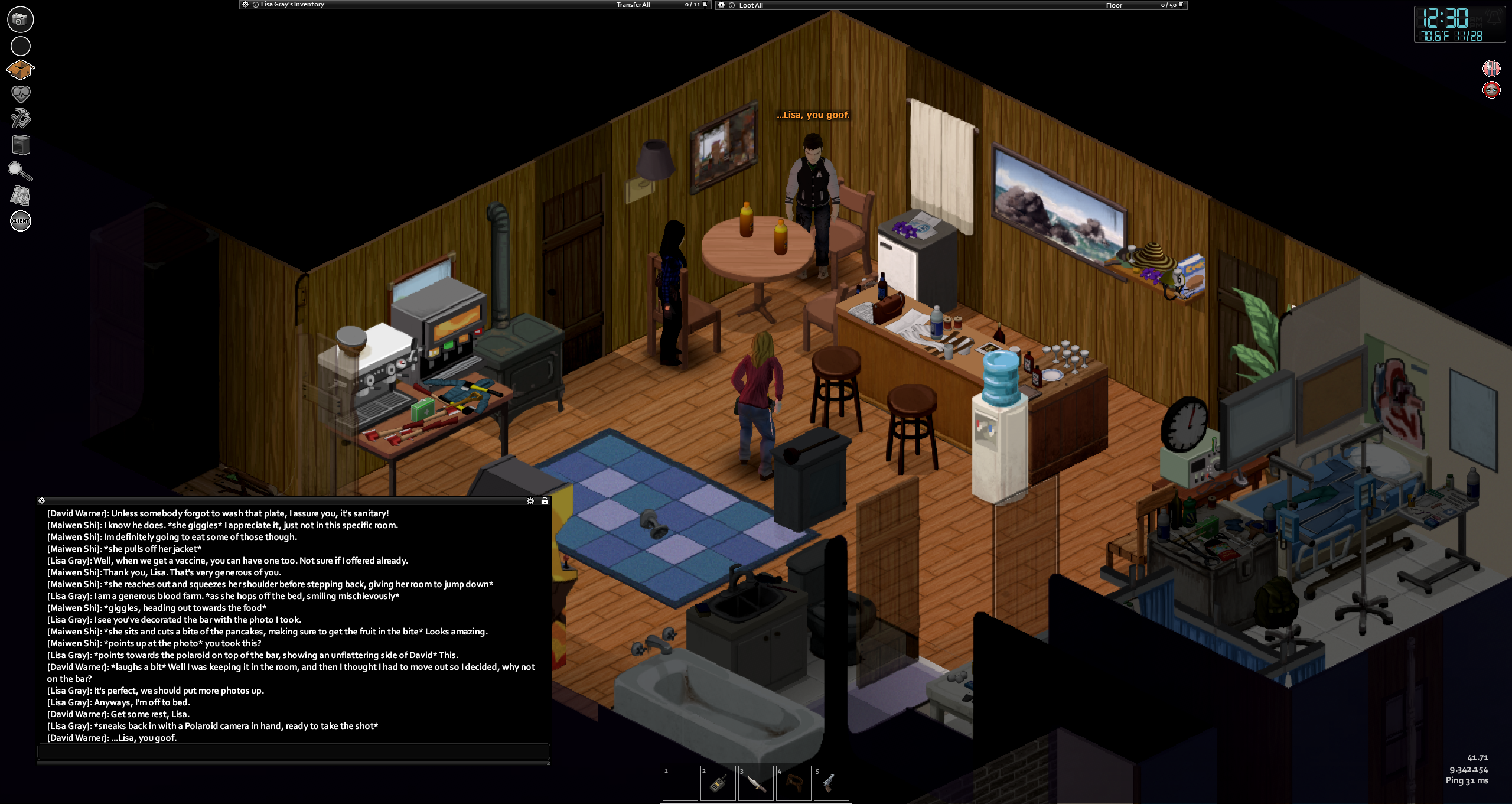This screenshot has height=804, width=1512.
Task: Close the chat window
Action: tap(41, 501)
